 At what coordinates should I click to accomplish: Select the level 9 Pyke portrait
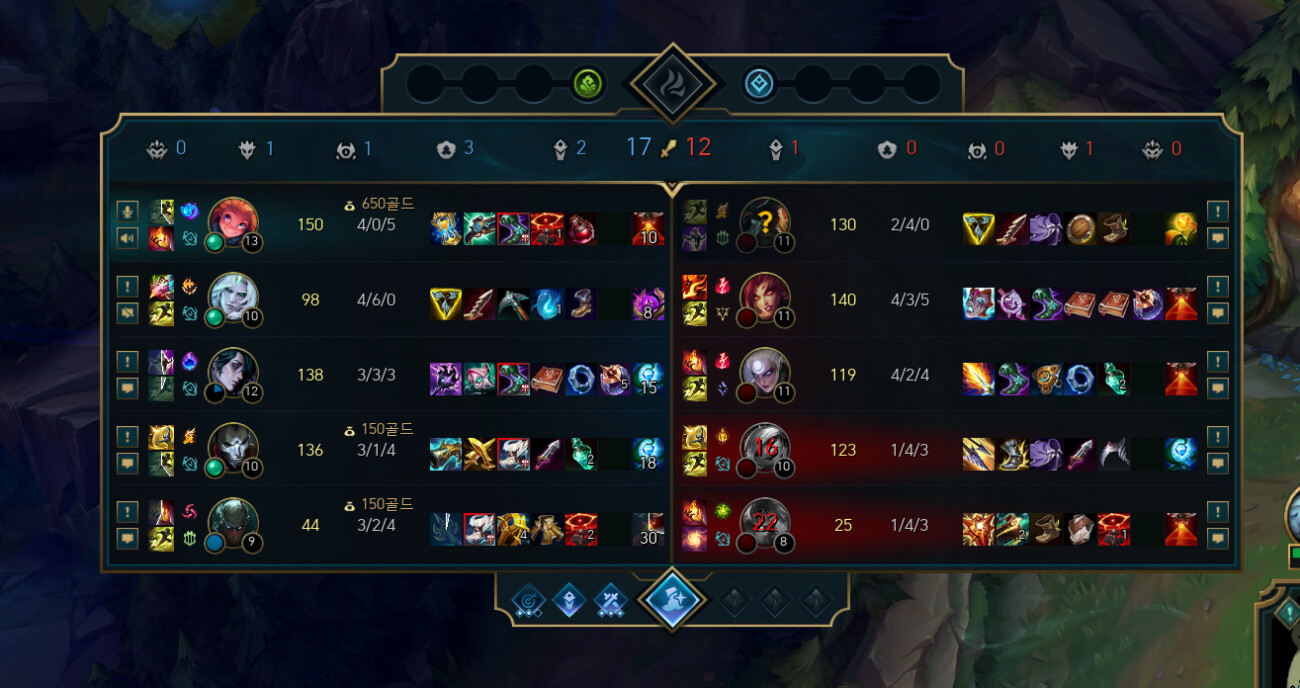tap(233, 524)
